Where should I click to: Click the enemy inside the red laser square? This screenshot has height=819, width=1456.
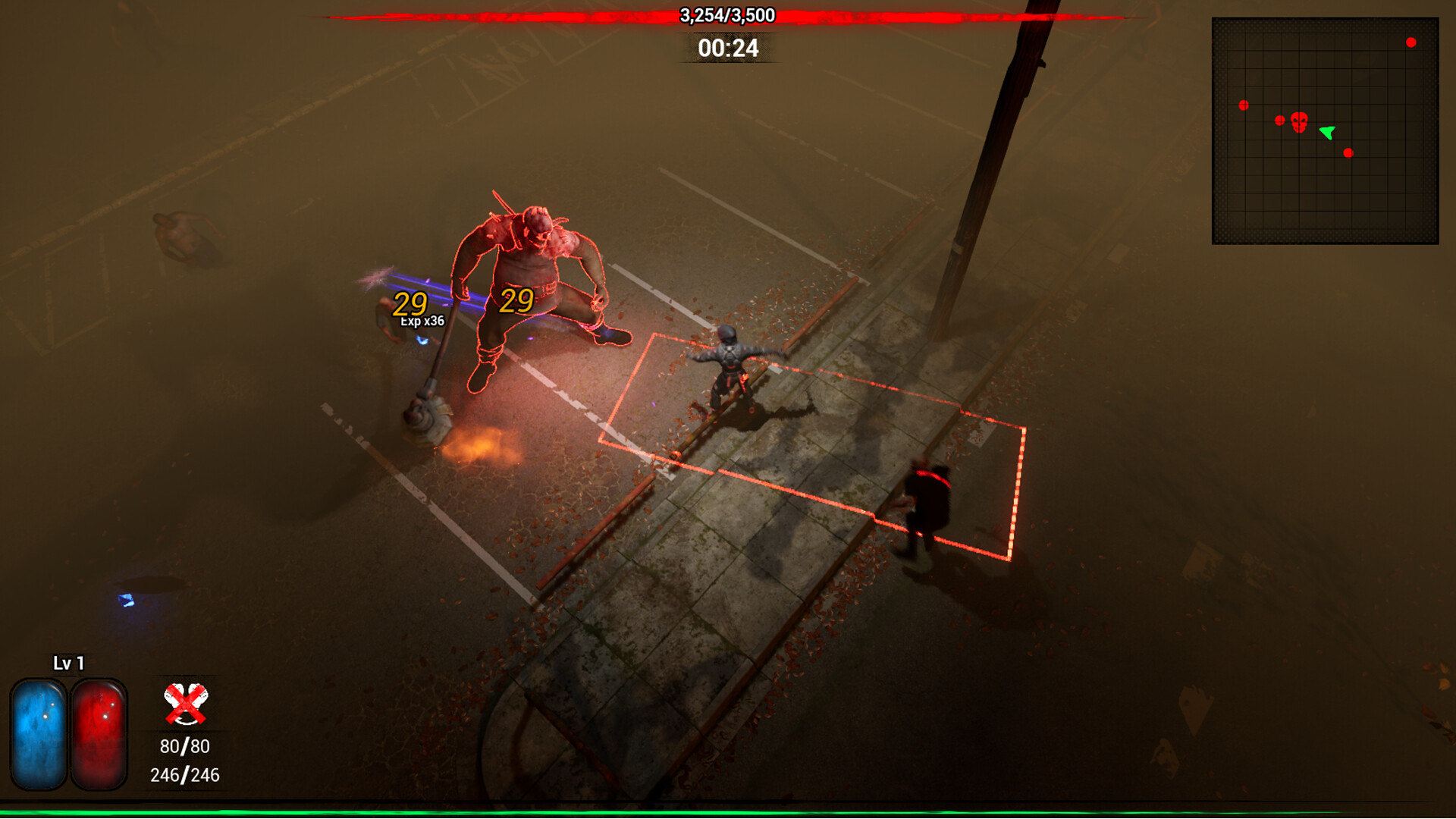click(x=730, y=364)
